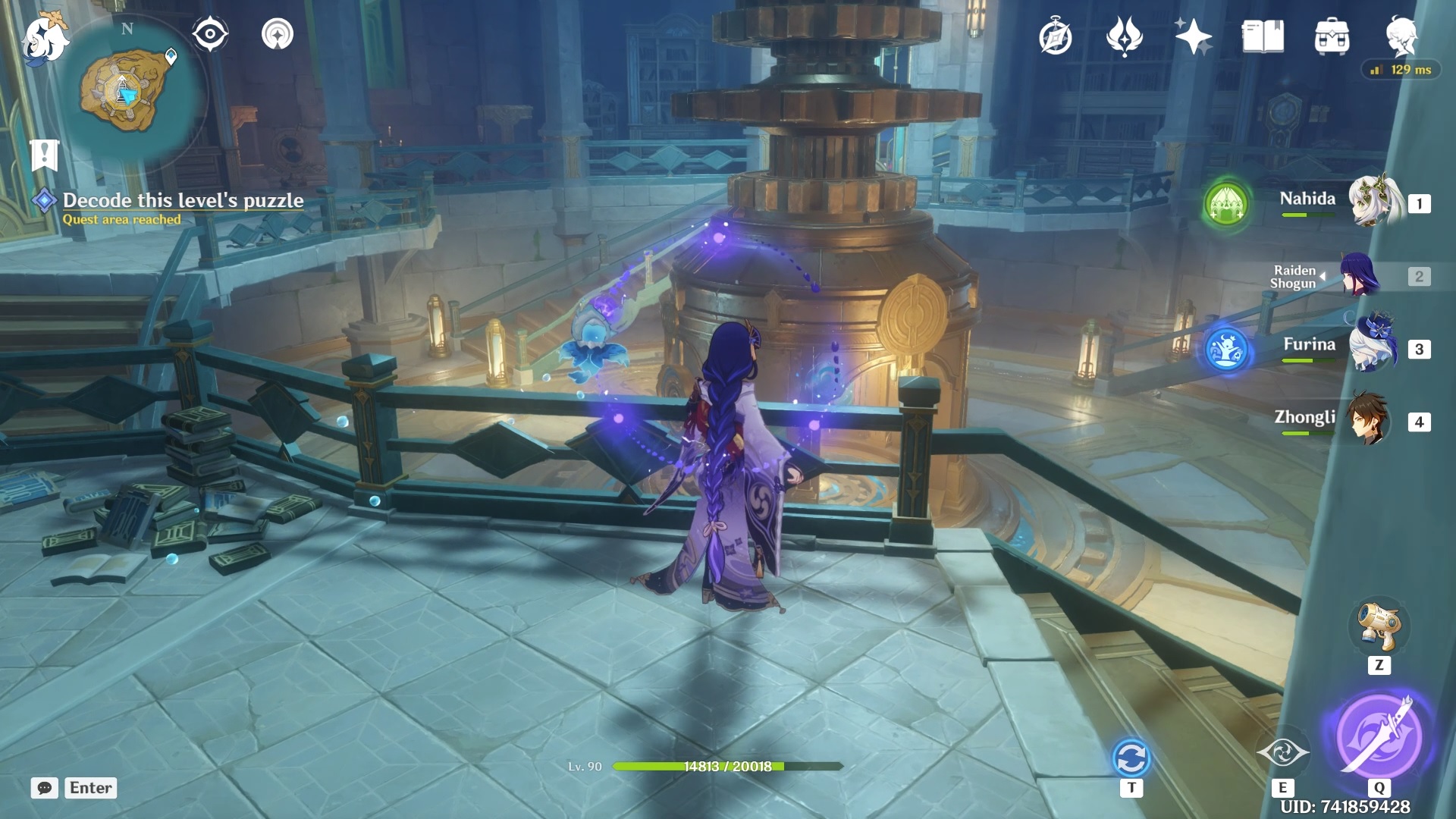Activate Raiden's Elemental Skill
Image resolution: width=1456 pixels, height=819 pixels.
pyautogui.click(x=1282, y=752)
